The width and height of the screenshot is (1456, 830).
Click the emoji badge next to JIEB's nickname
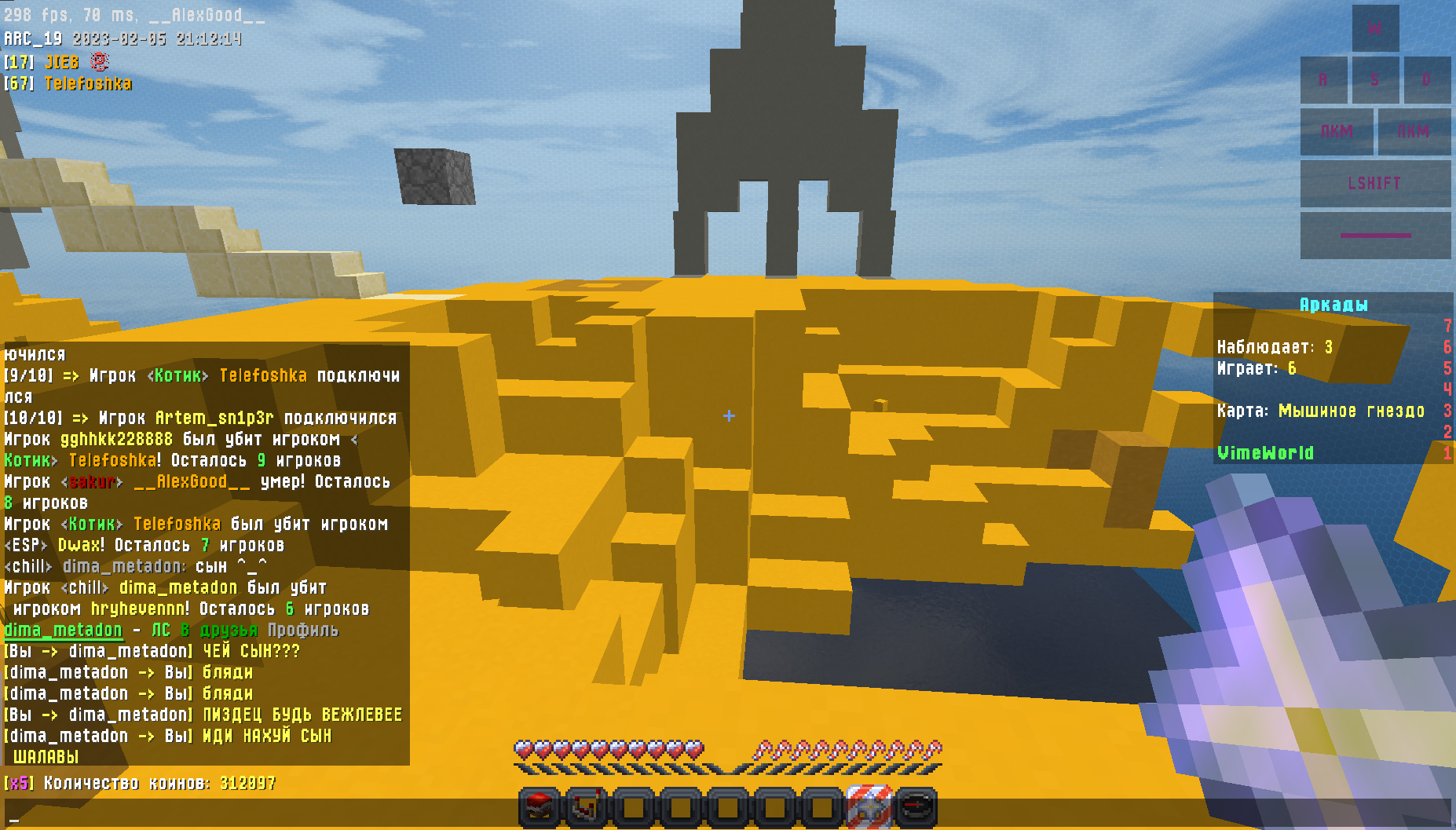(97, 61)
